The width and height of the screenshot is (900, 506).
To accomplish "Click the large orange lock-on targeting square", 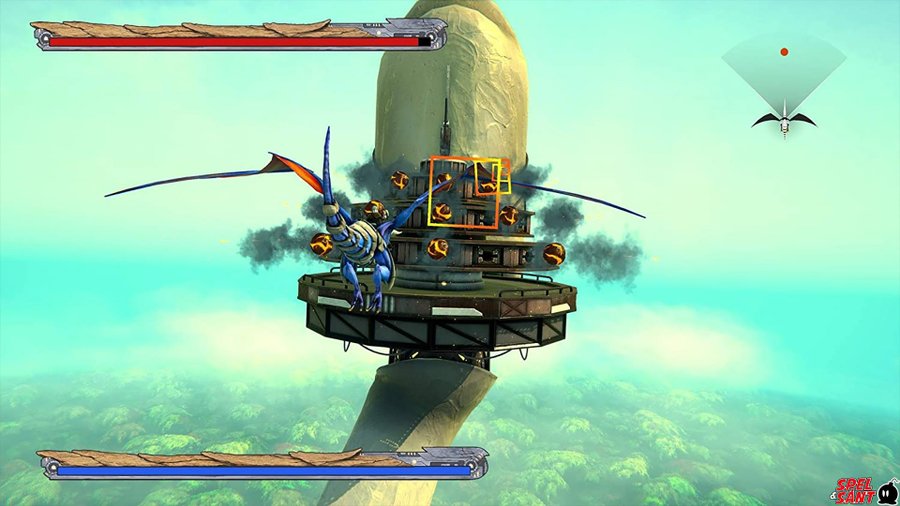I will click(x=464, y=192).
